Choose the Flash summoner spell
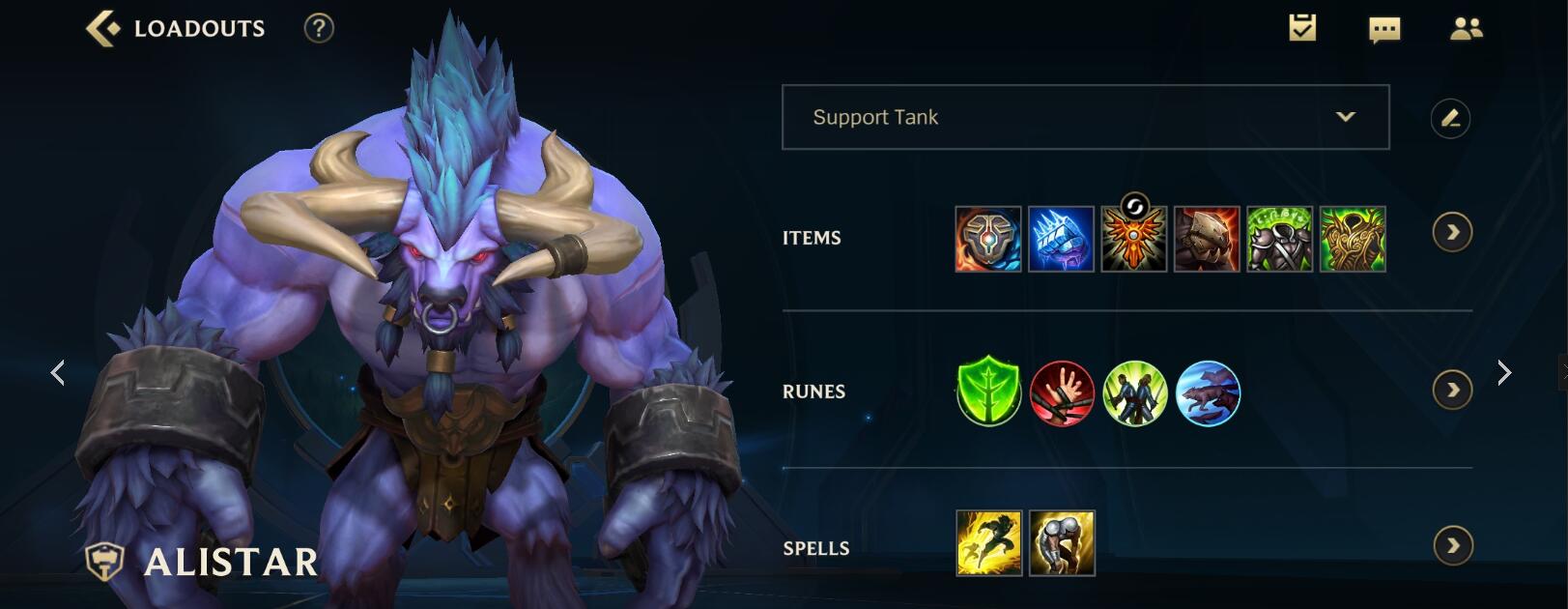The image size is (1568, 609). pyautogui.click(x=988, y=543)
